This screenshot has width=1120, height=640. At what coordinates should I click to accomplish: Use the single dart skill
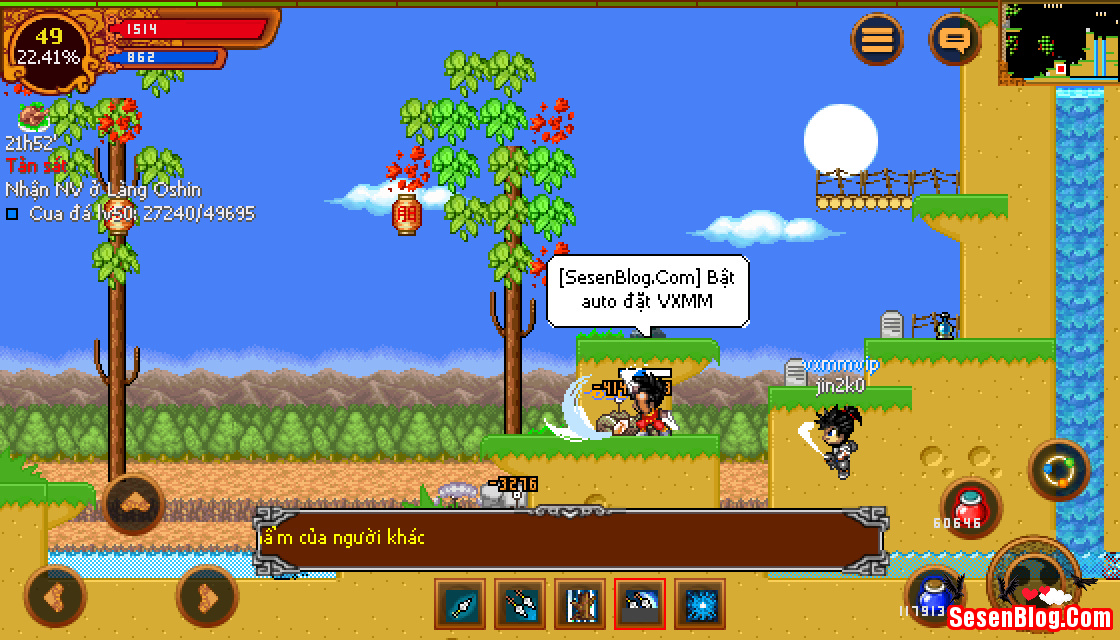[x=461, y=604]
